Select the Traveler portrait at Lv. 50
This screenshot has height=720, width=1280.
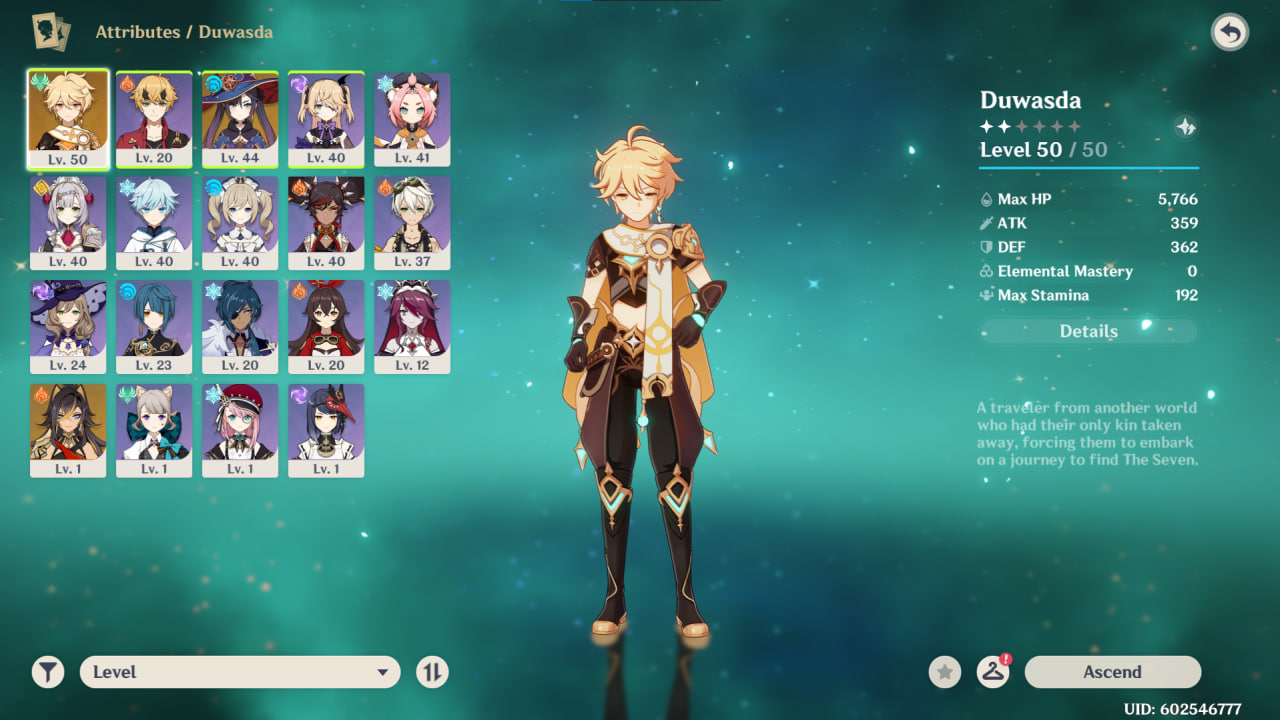tap(68, 118)
